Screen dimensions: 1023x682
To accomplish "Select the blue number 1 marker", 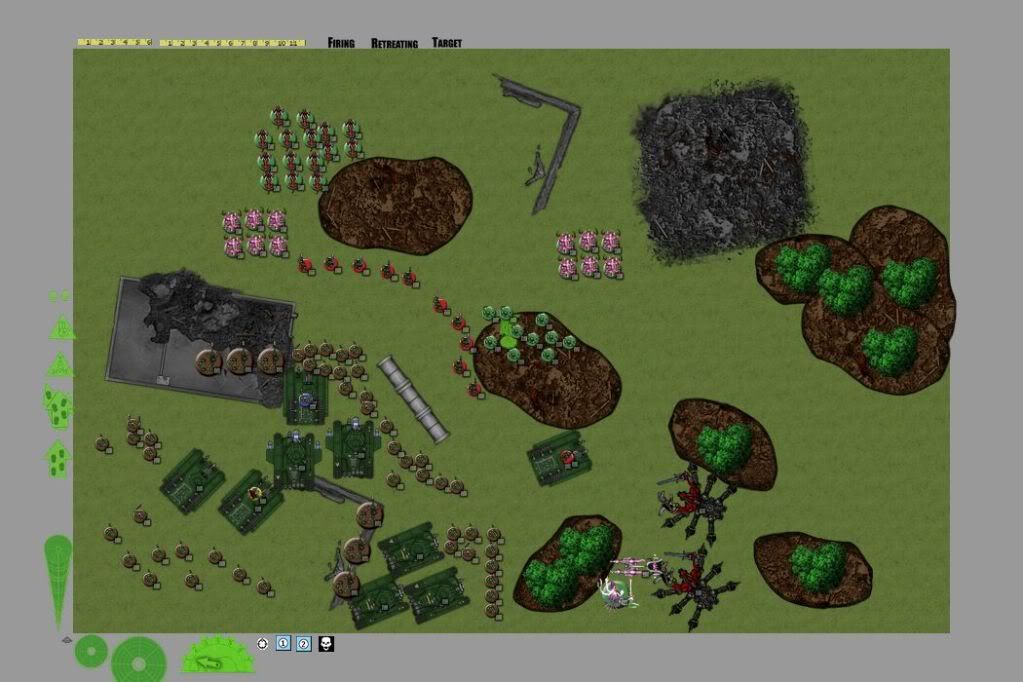I will coord(283,644).
